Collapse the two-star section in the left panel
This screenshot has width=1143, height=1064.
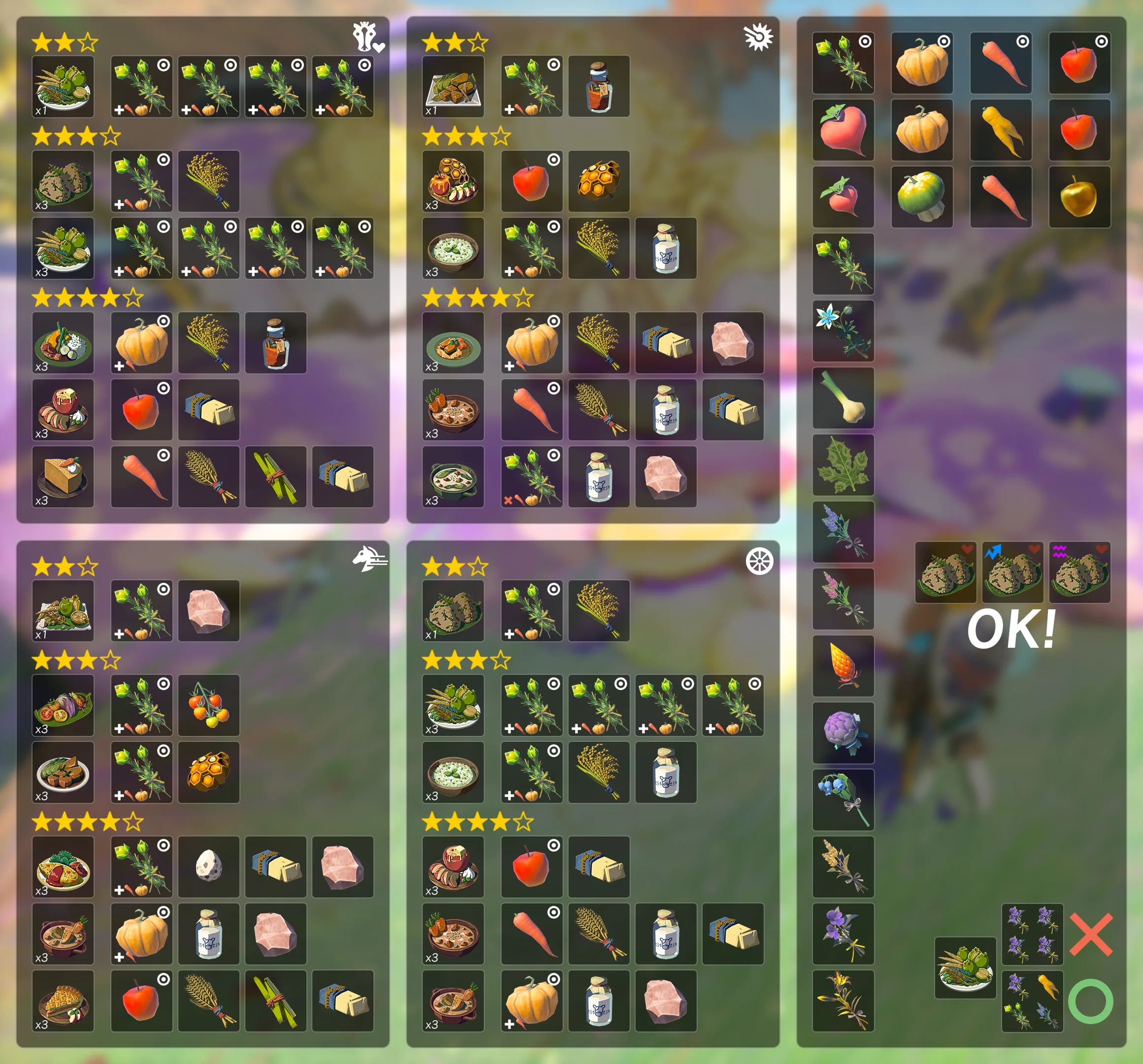[x=65, y=40]
